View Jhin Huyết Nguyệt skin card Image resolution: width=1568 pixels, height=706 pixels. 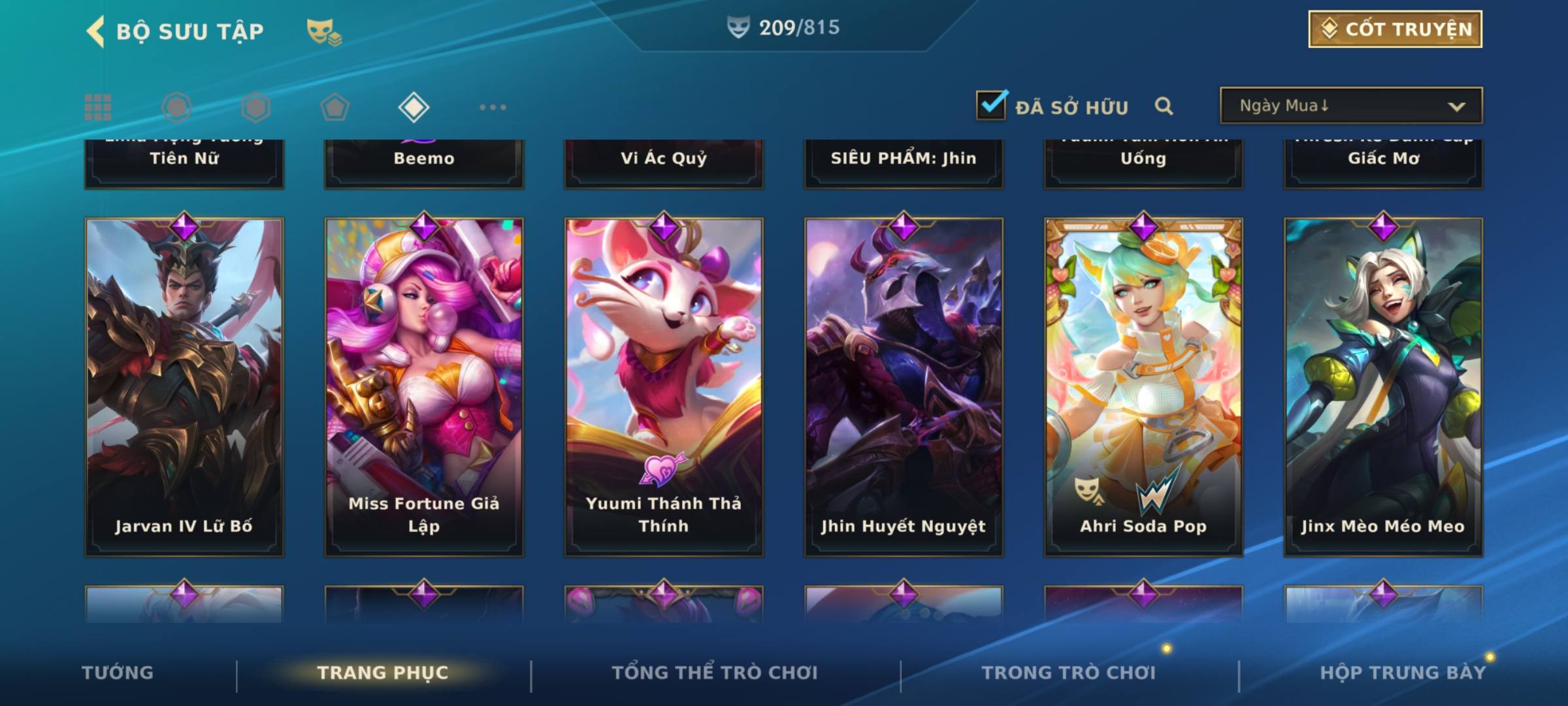tap(904, 387)
